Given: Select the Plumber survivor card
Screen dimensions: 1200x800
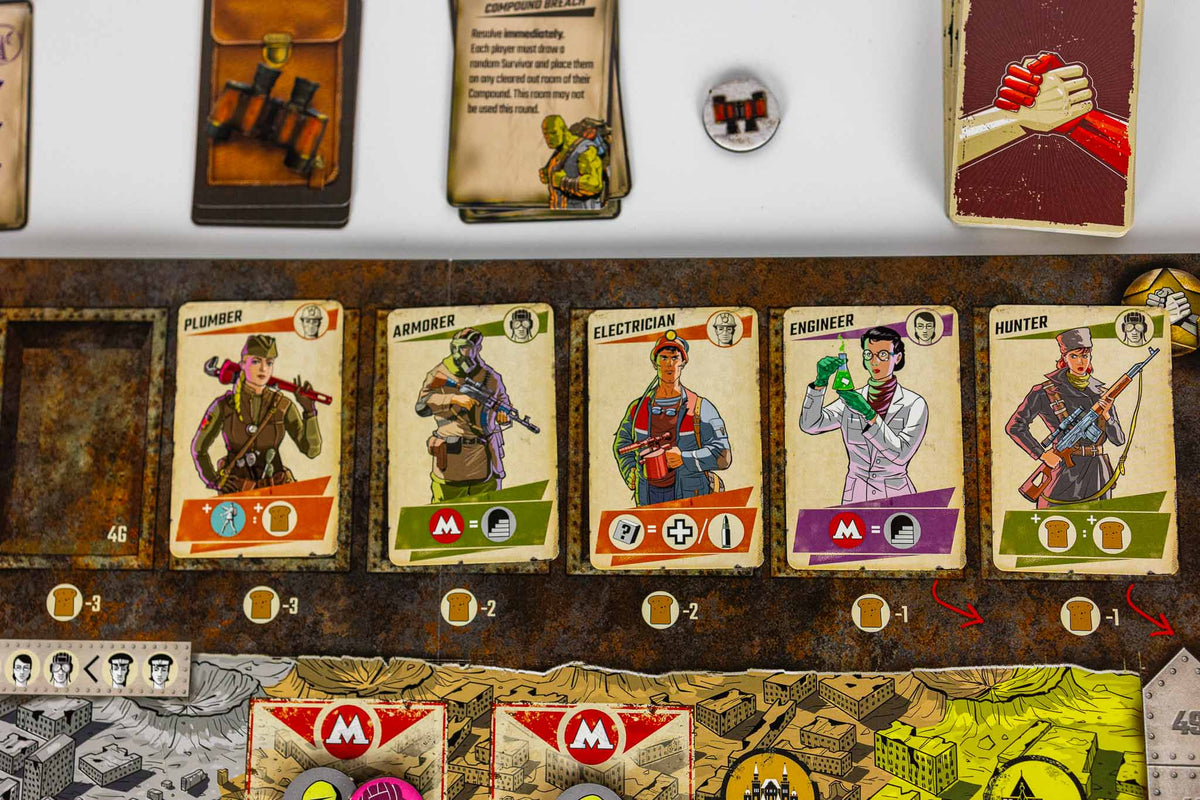Looking at the screenshot, I should pos(256,430).
